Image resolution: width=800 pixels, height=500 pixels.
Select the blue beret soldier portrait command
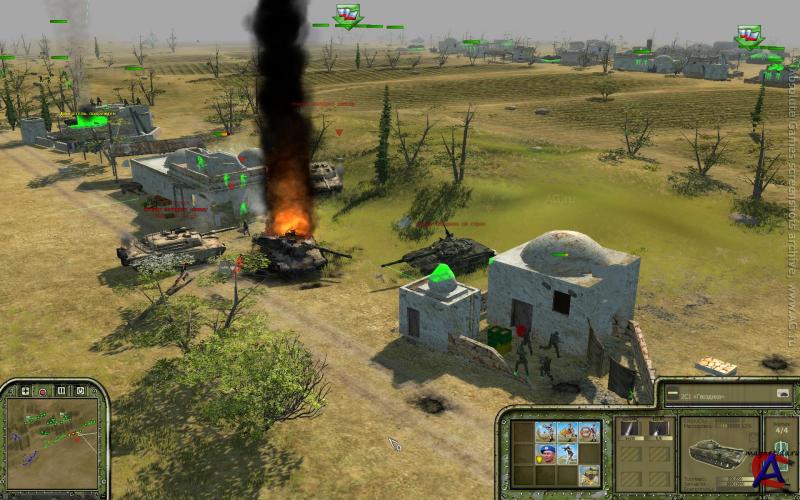(545, 453)
